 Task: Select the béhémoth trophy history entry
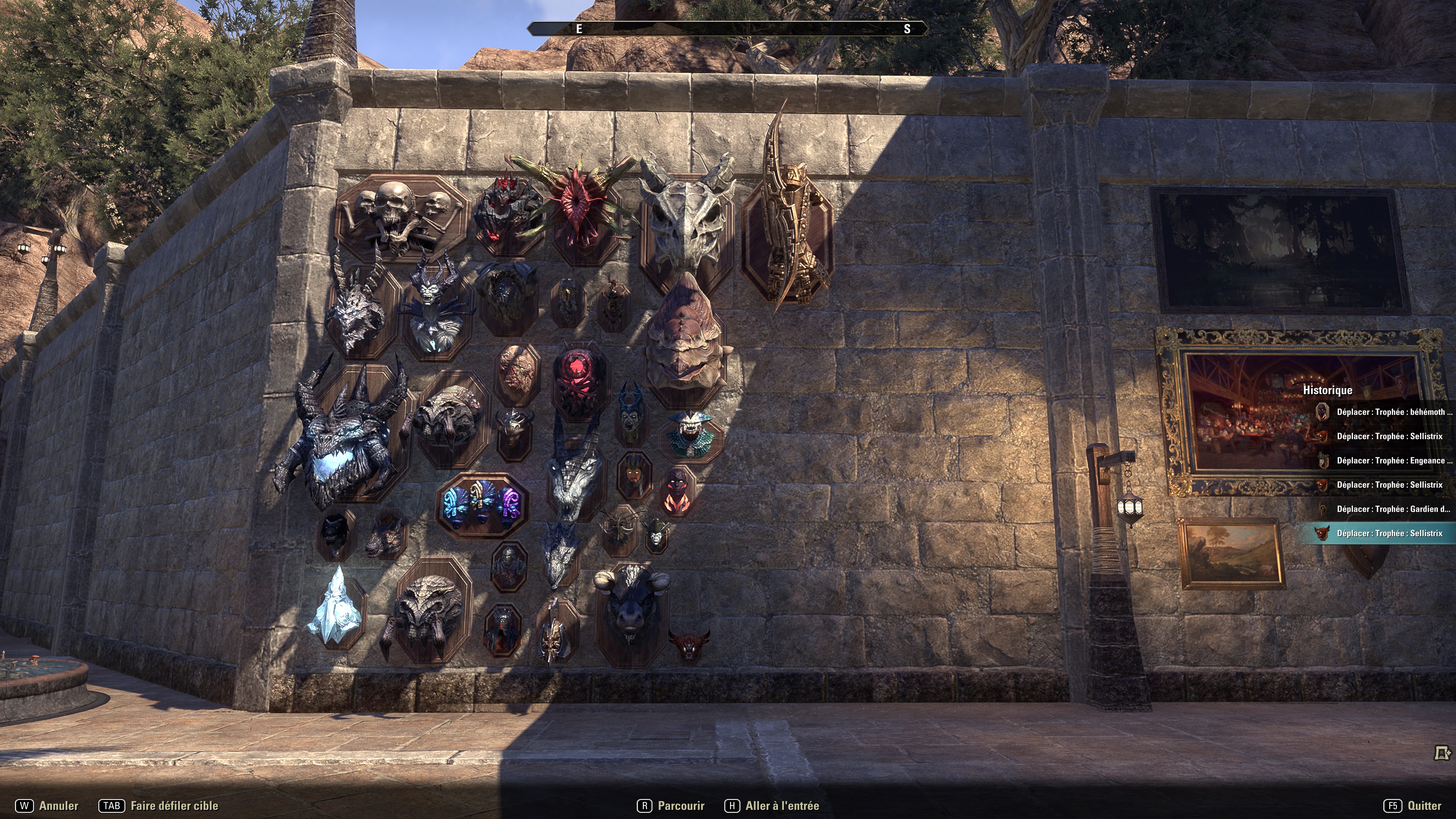point(1393,412)
